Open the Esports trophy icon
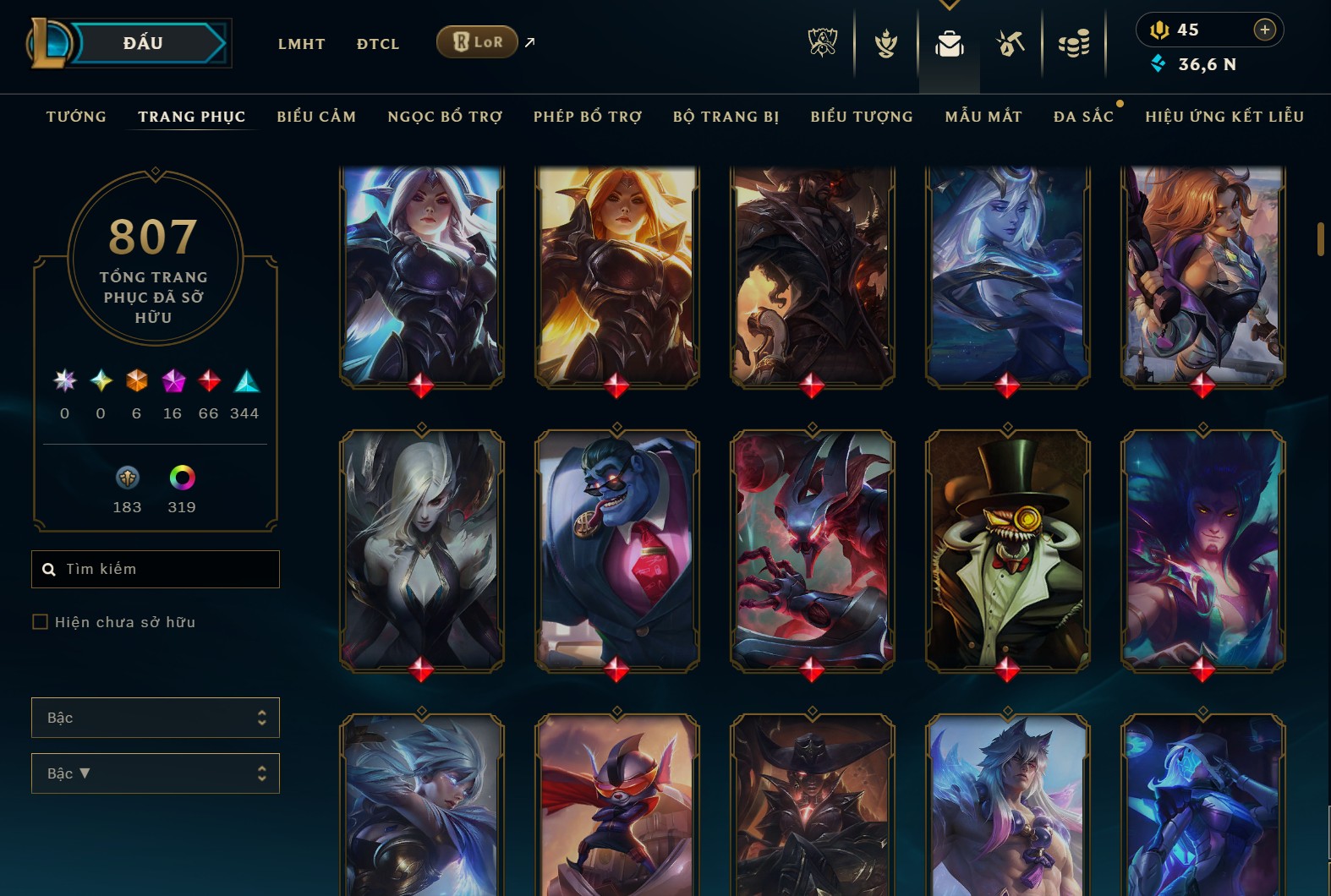Image resolution: width=1331 pixels, height=896 pixels. pyautogui.click(x=821, y=44)
